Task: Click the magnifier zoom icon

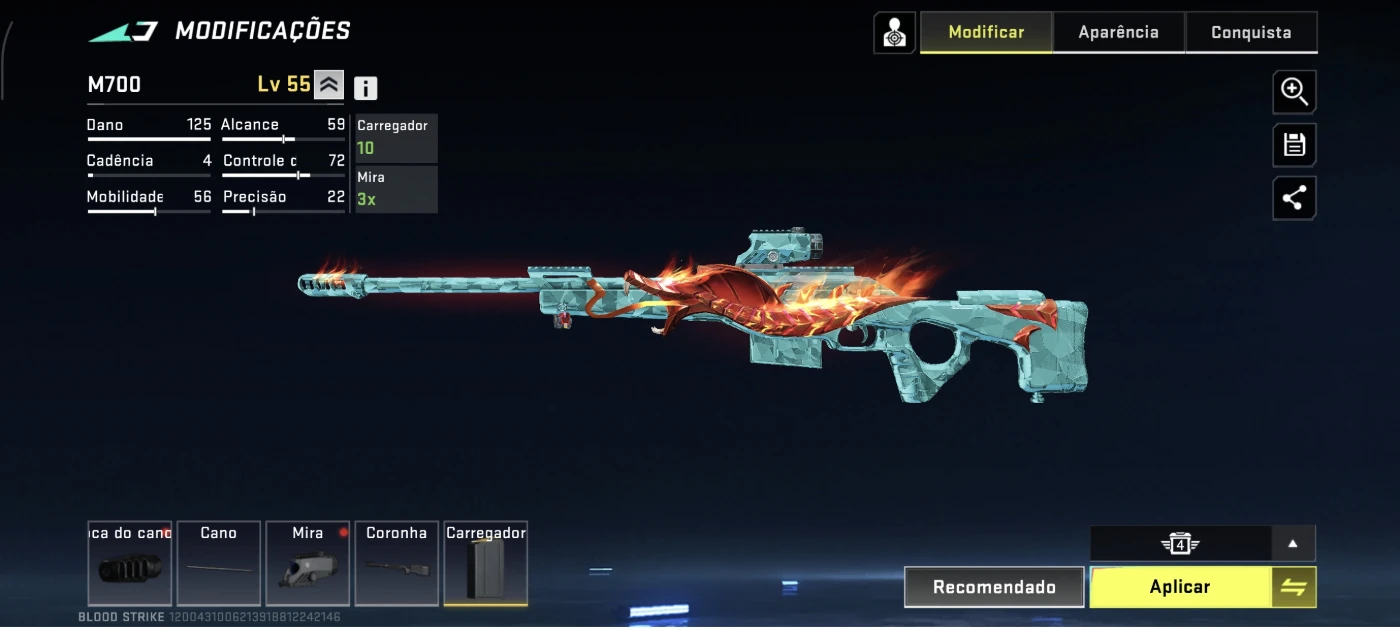Action: click(x=1294, y=92)
